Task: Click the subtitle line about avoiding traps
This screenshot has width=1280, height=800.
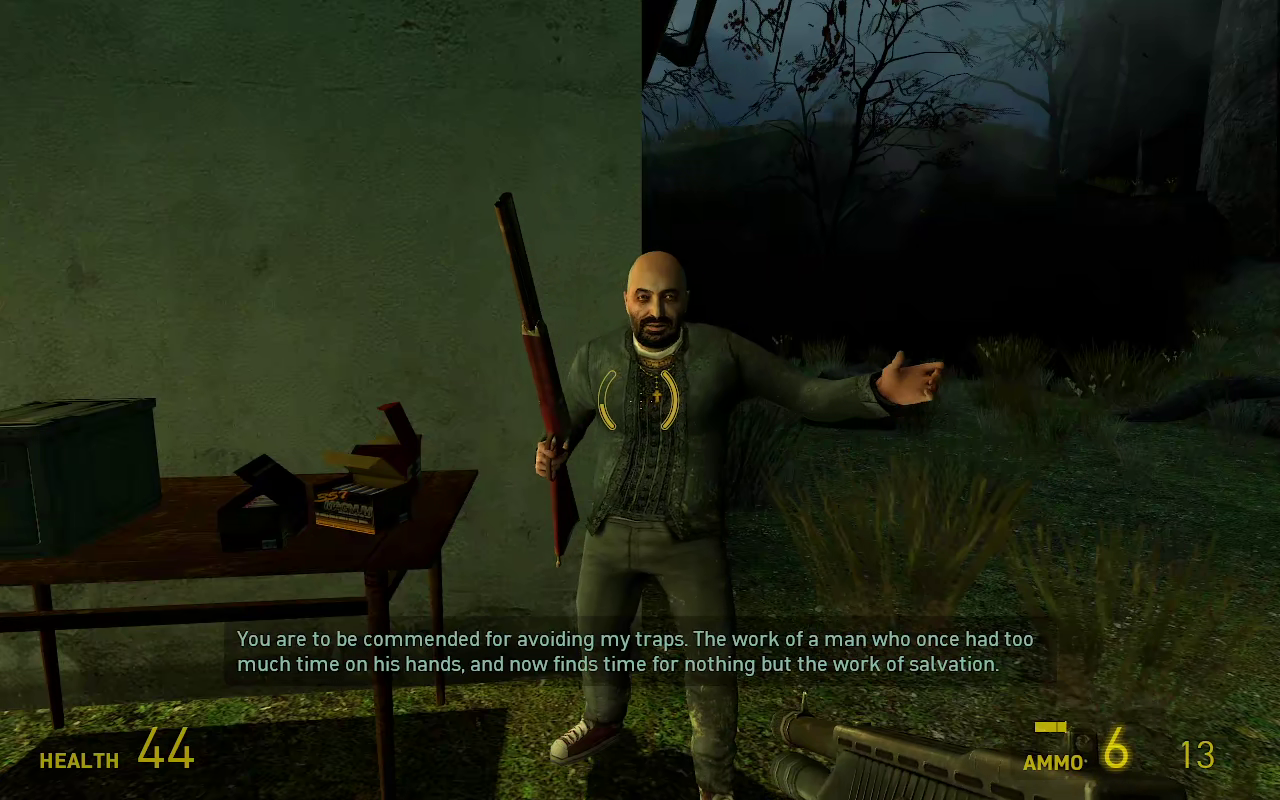Action: [634, 638]
